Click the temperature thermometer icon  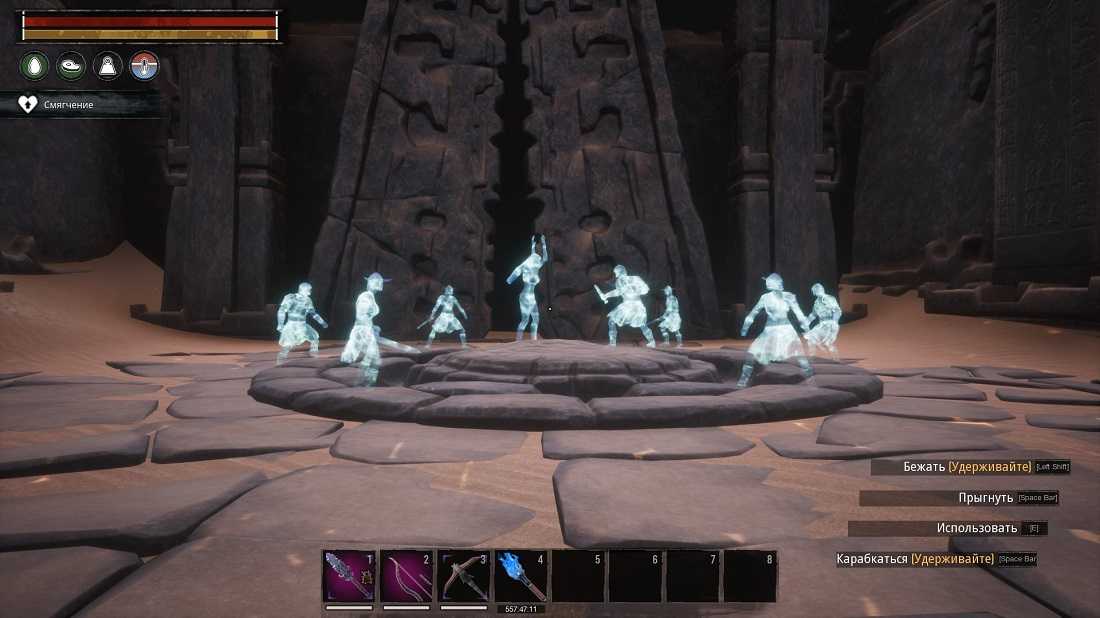(x=145, y=67)
